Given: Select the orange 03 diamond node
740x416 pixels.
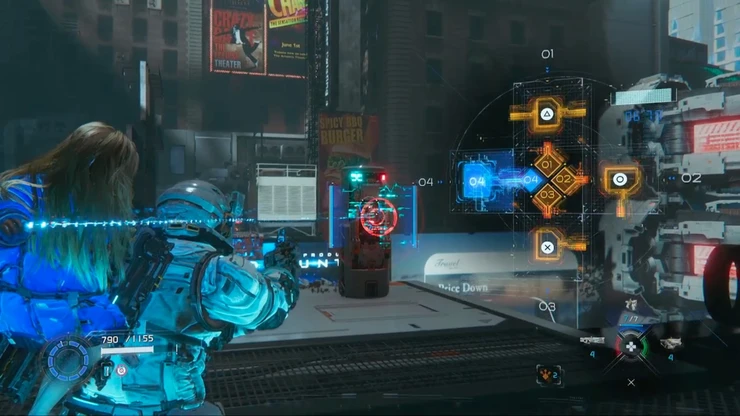Looking at the screenshot, I should click(x=548, y=196).
